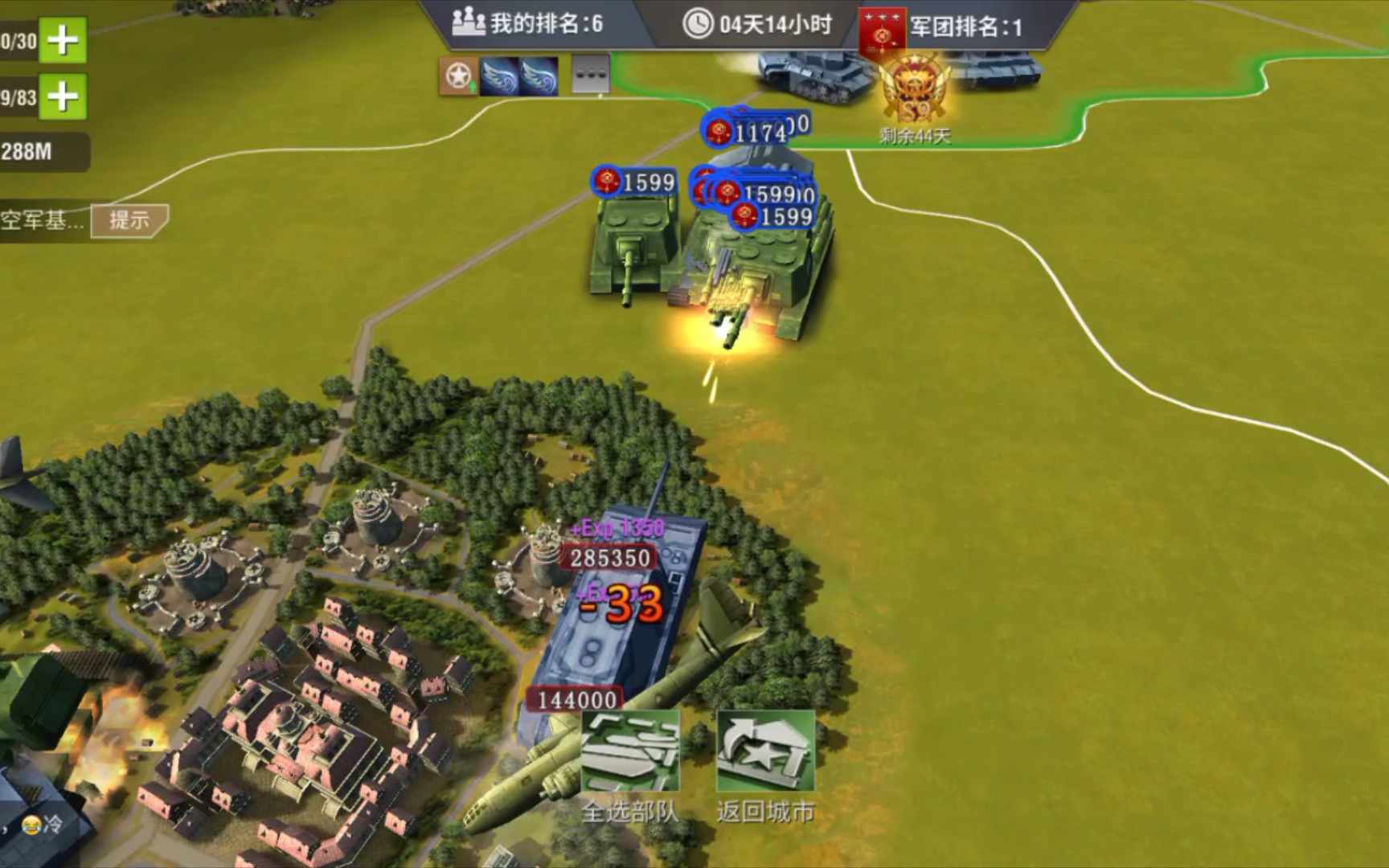Screen dimensions: 1389x868
Task: Select the star medal buff icon
Action: tap(458, 76)
